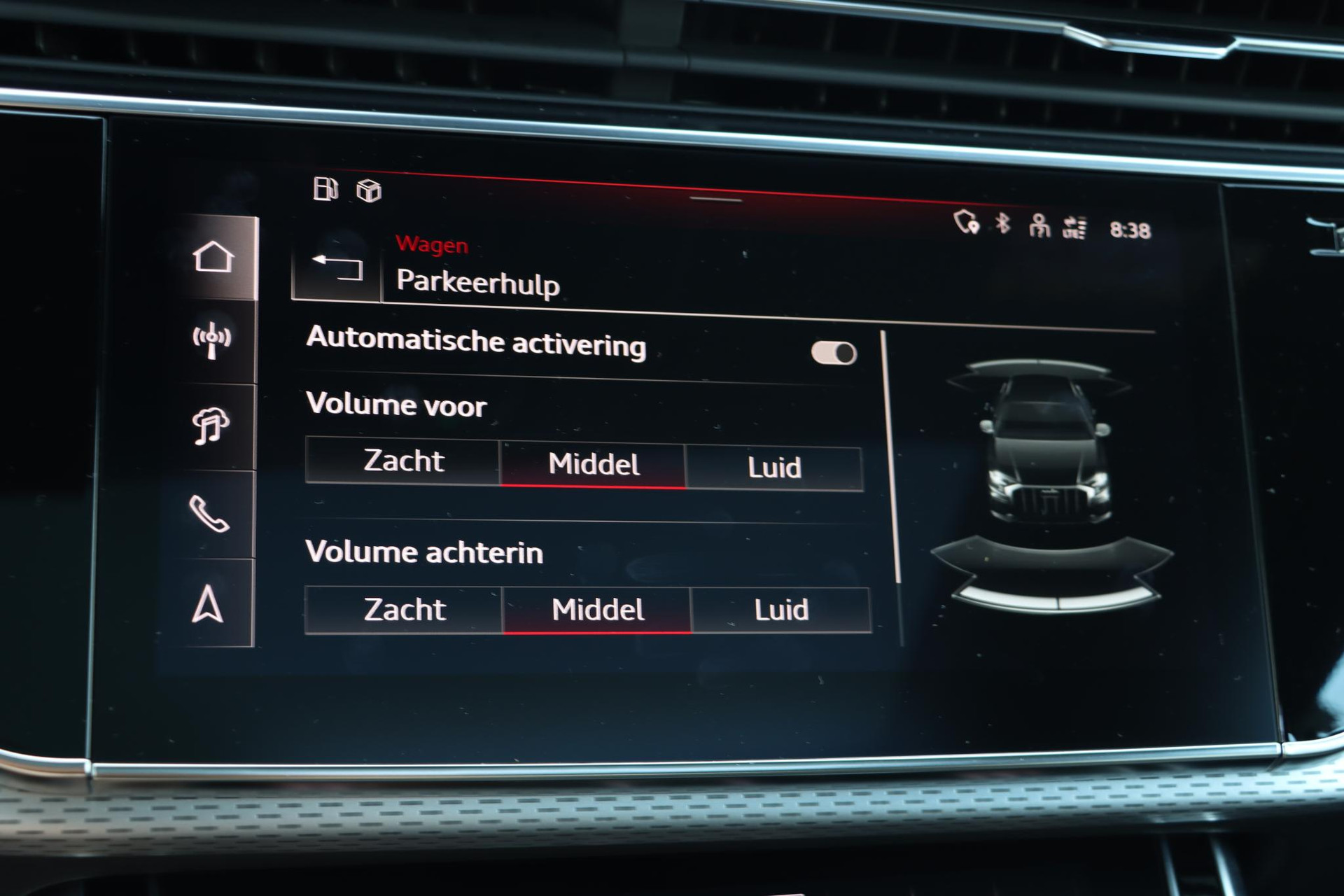The height and width of the screenshot is (896, 1344).
Task: Click the fuel pump shortcut icon
Action: (325, 189)
